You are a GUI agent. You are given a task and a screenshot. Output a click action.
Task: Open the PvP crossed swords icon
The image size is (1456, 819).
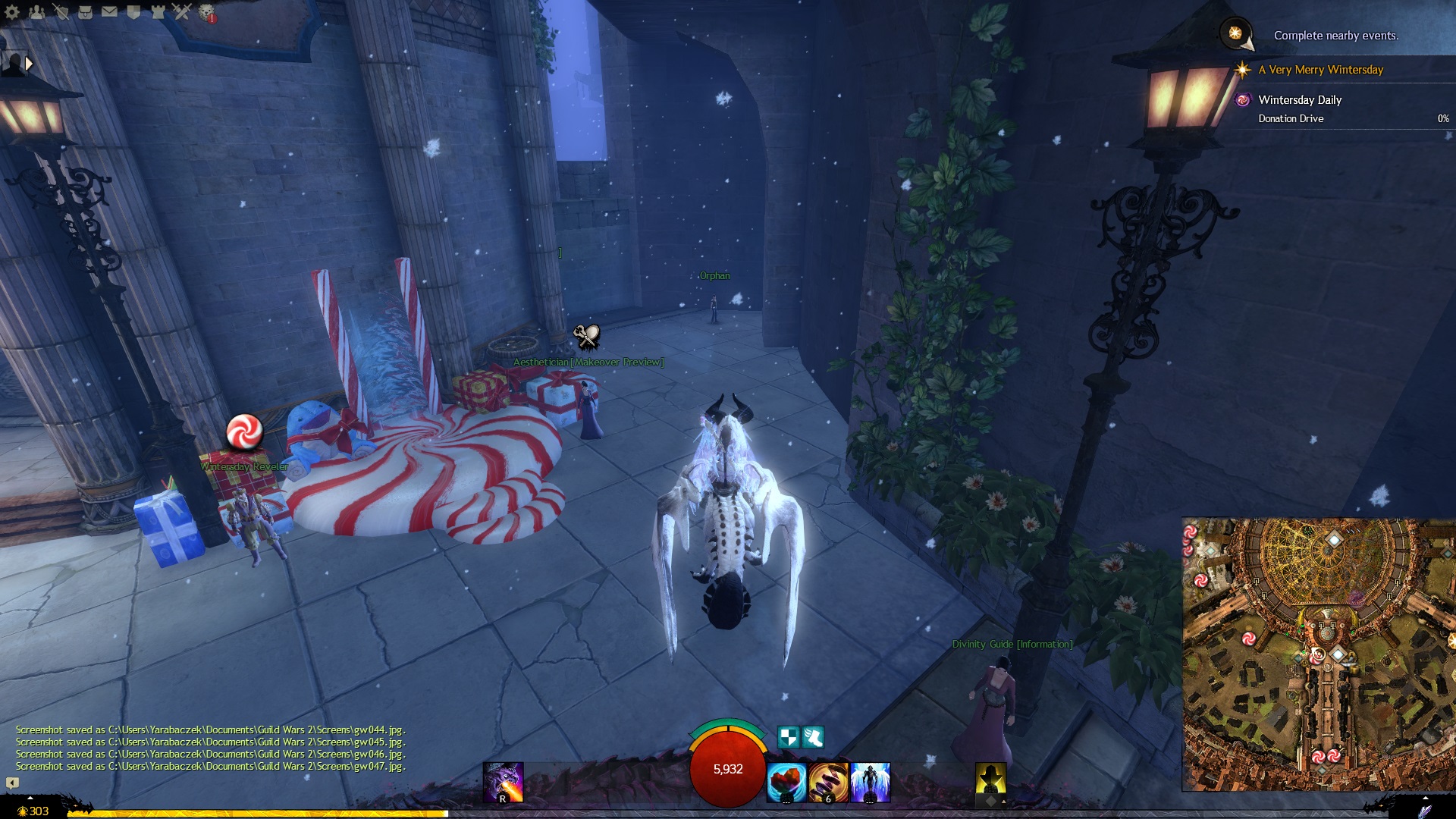[182, 12]
